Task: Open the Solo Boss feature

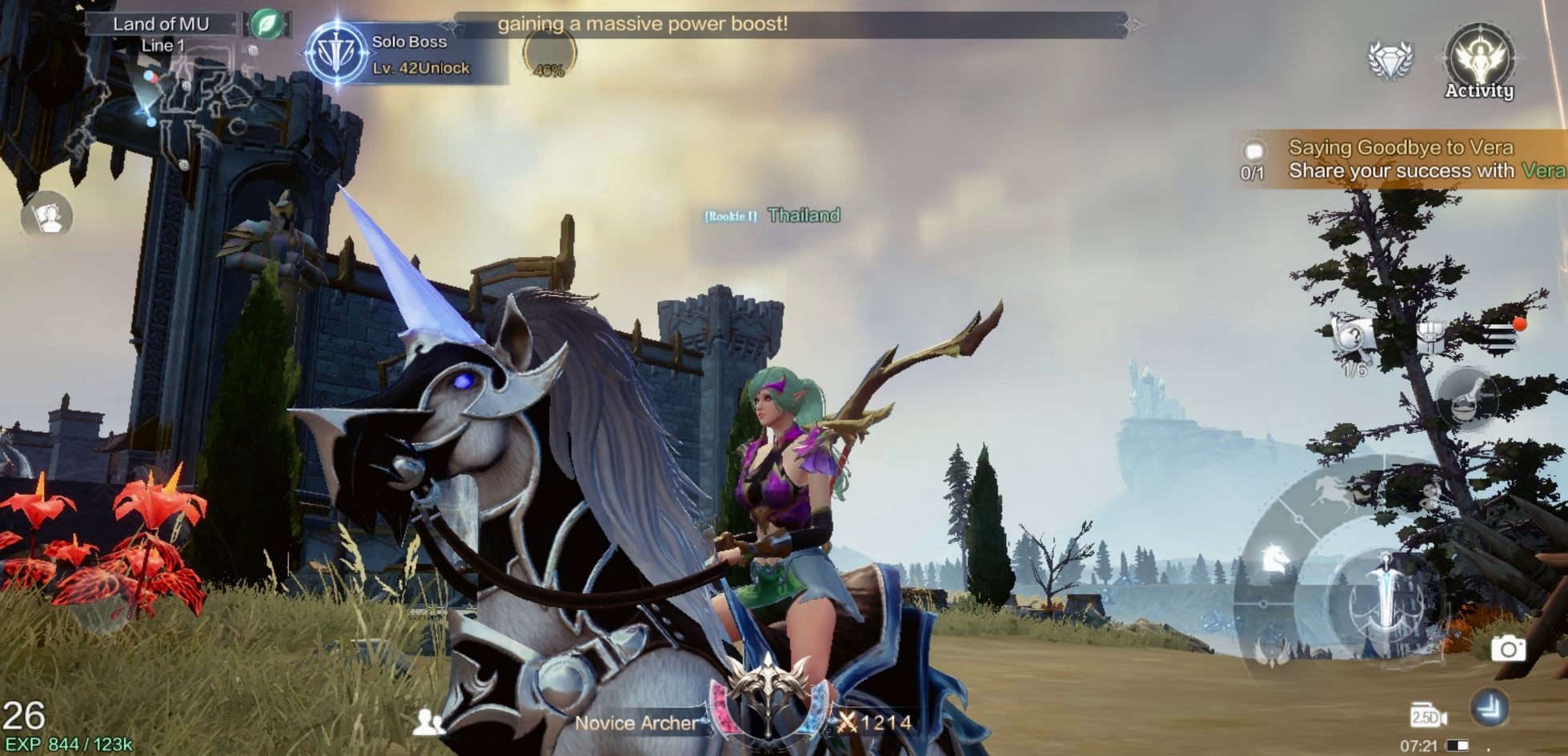Action: pyautogui.click(x=337, y=54)
